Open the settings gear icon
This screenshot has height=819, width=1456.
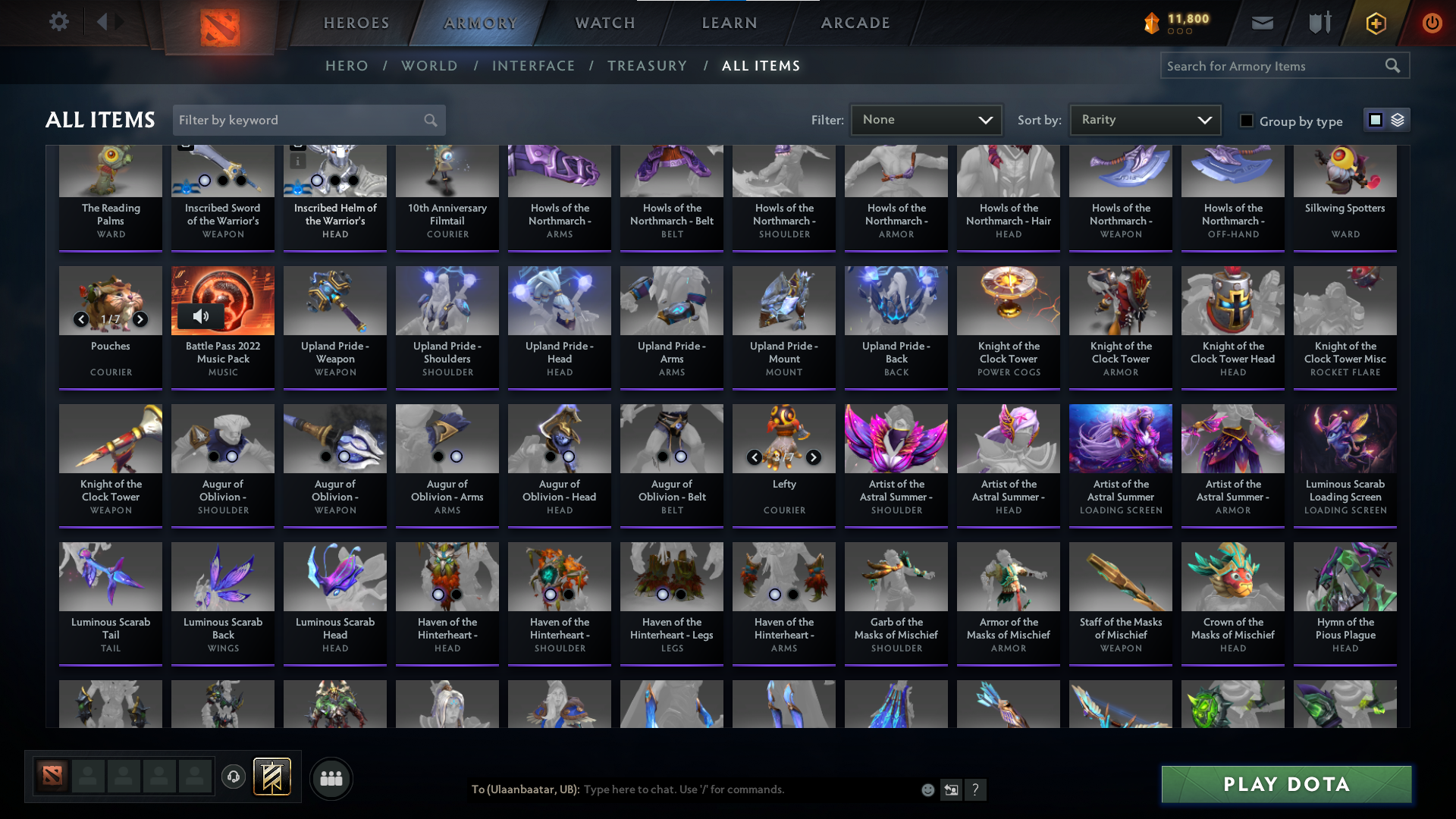59,22
